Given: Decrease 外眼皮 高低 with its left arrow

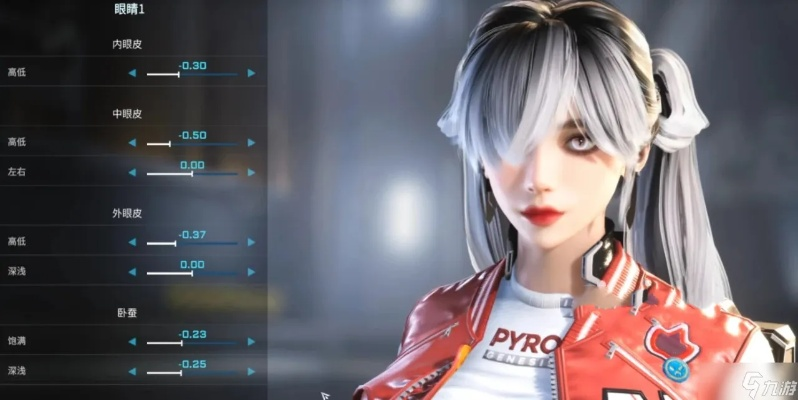Looking at the screenshot, I should click(132, 242).
